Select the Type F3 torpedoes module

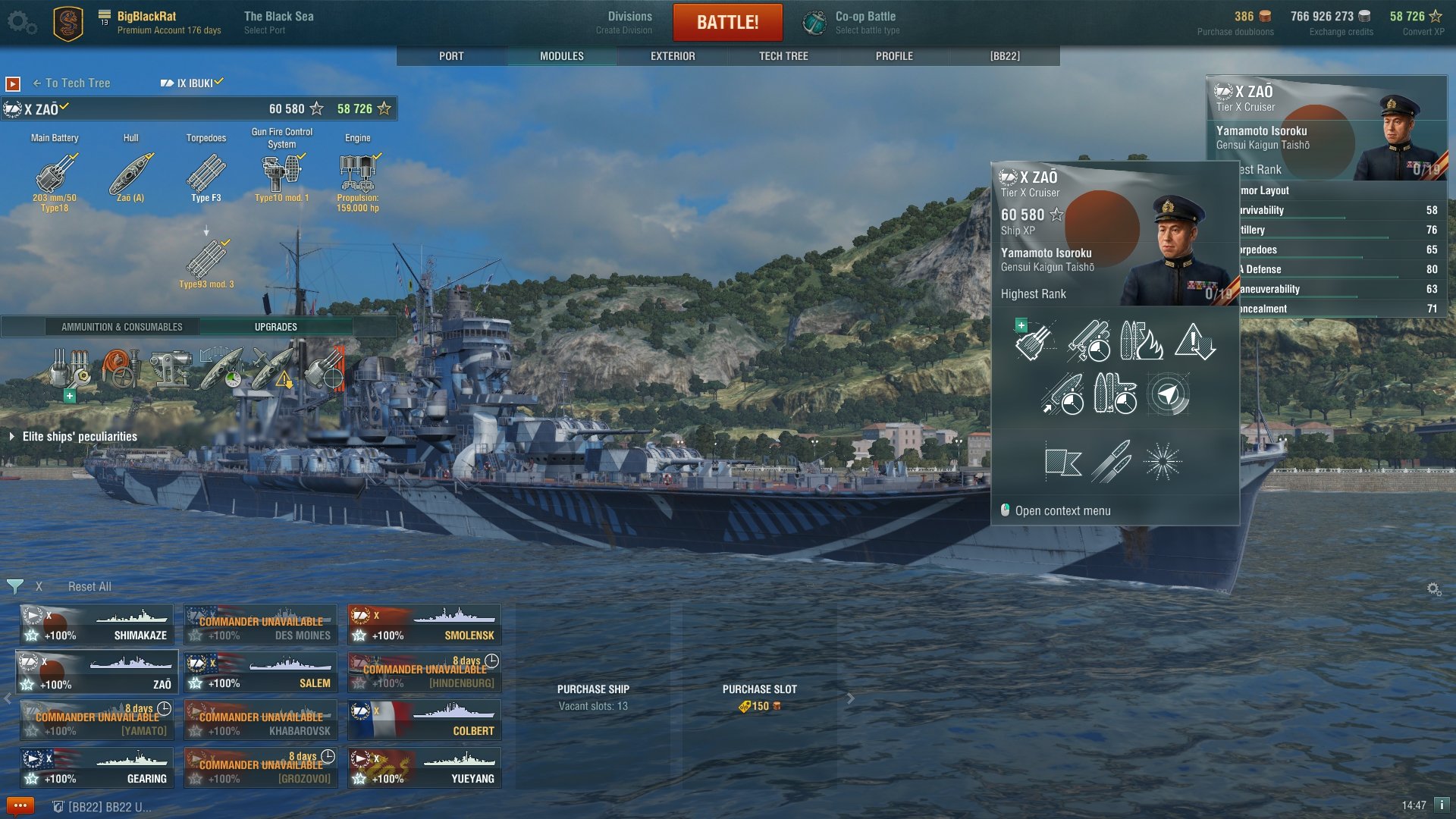(x=206, y=176)
